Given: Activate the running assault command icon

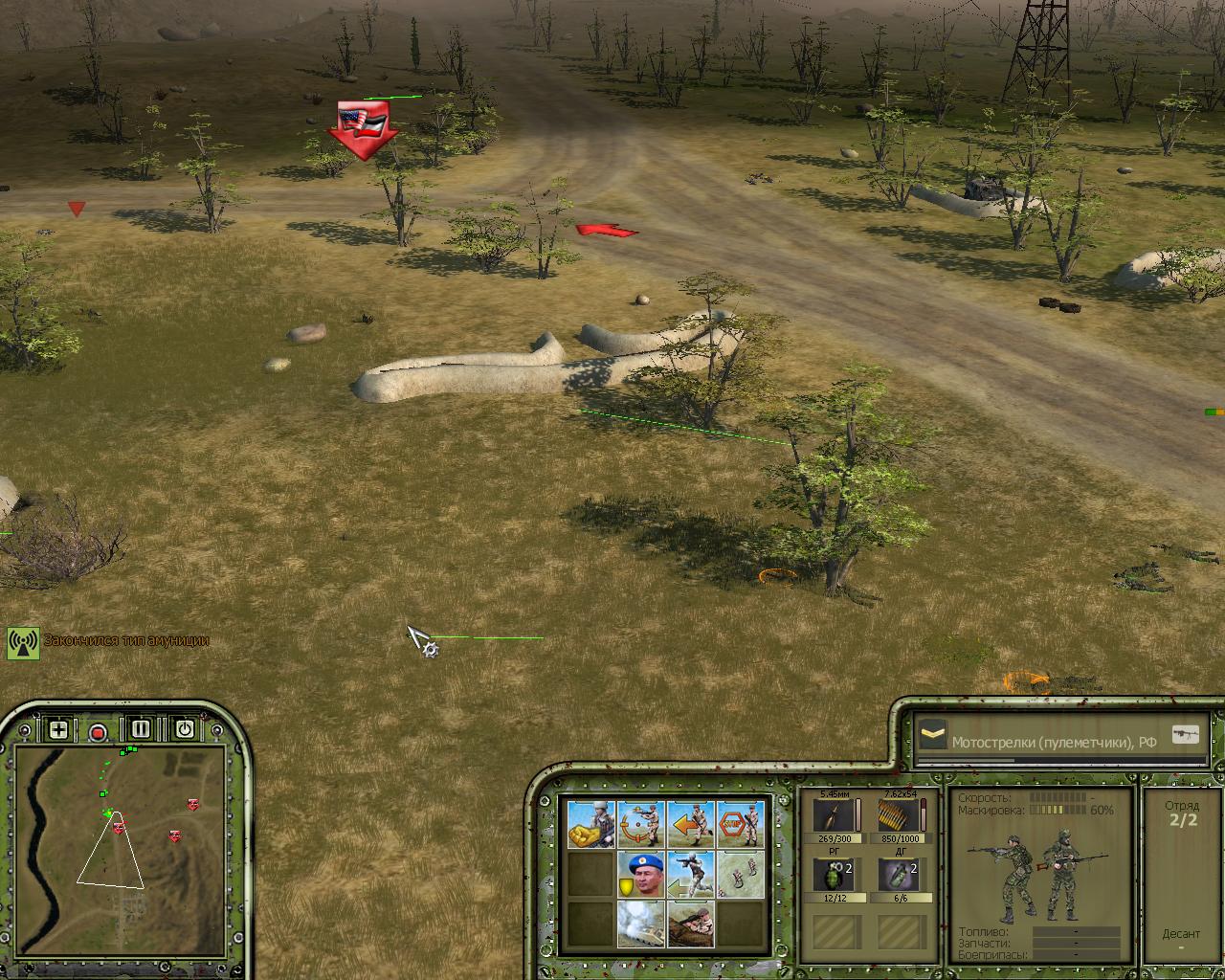Looking at the screenshot, I should [691, 874].
